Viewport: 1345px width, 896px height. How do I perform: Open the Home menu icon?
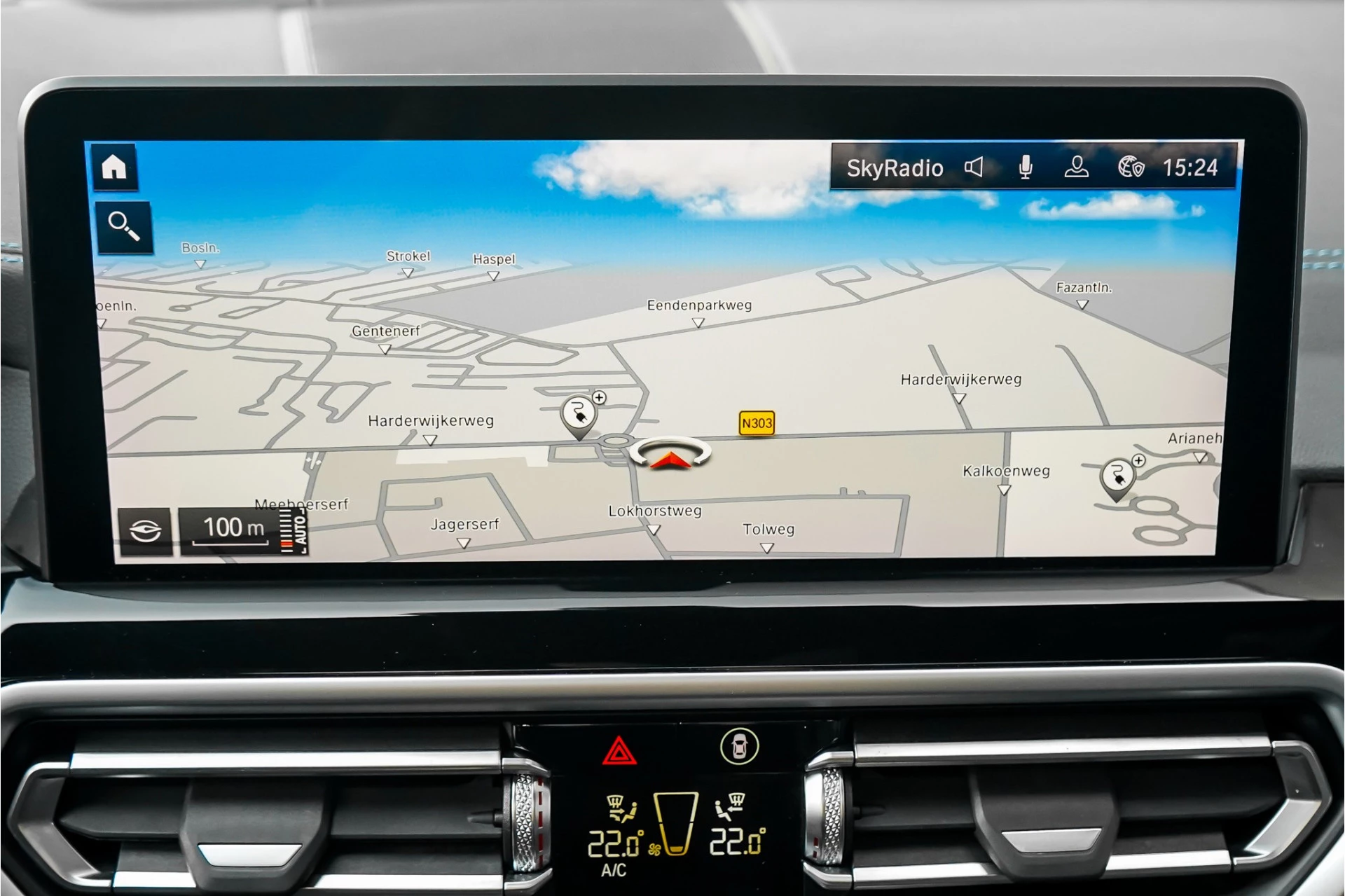(114, 166)
